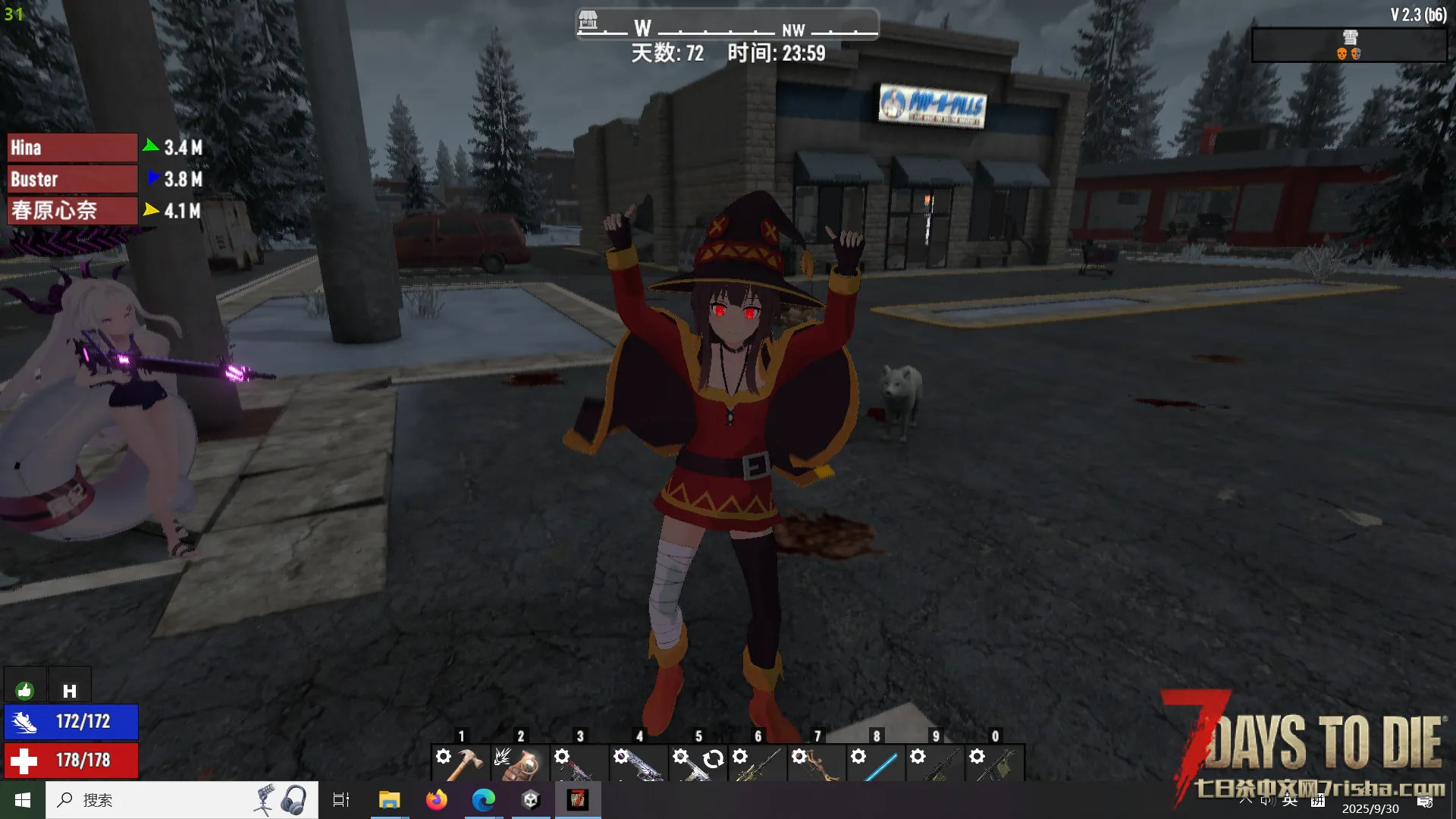Click party member Hina's name bar
This screenshot has width=1456, height=819.
(x=72, y=148)
